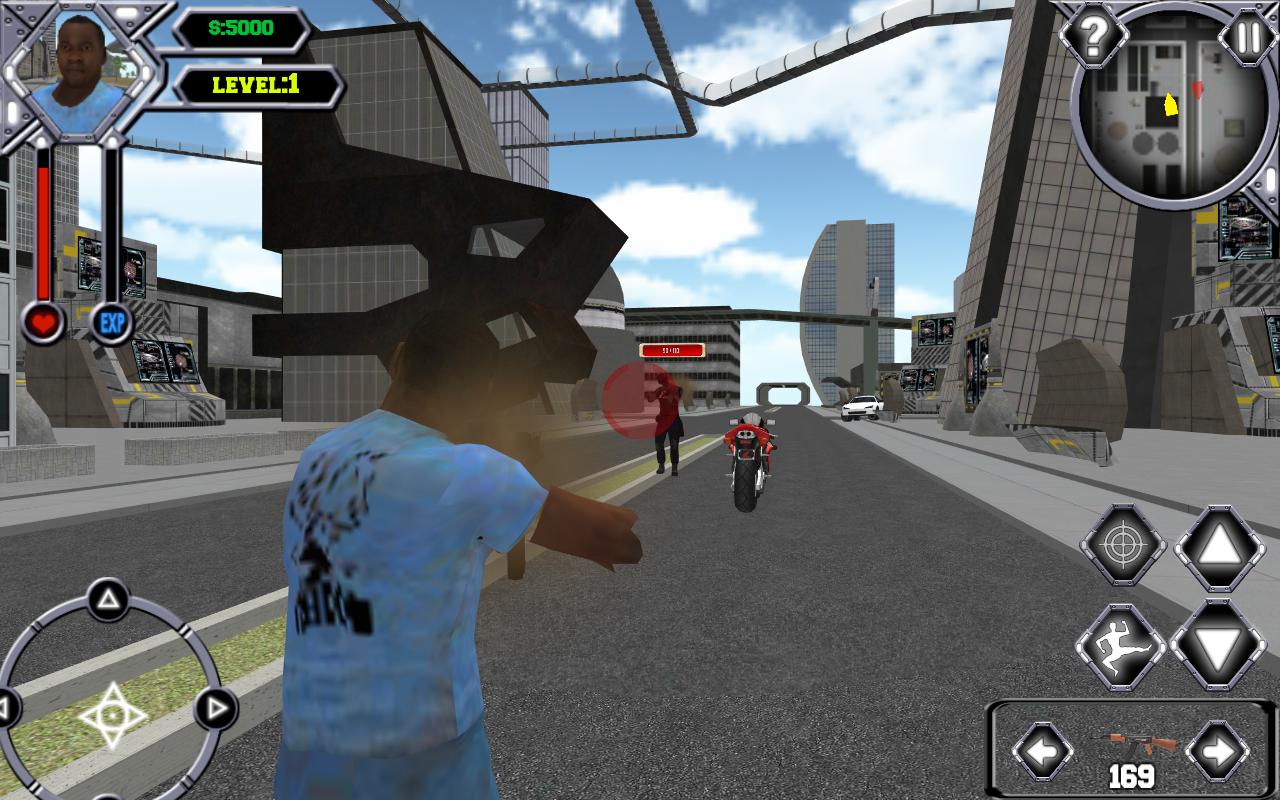Open the help question mark button
Screen dimensions: 1280x800
point(1093,38)
